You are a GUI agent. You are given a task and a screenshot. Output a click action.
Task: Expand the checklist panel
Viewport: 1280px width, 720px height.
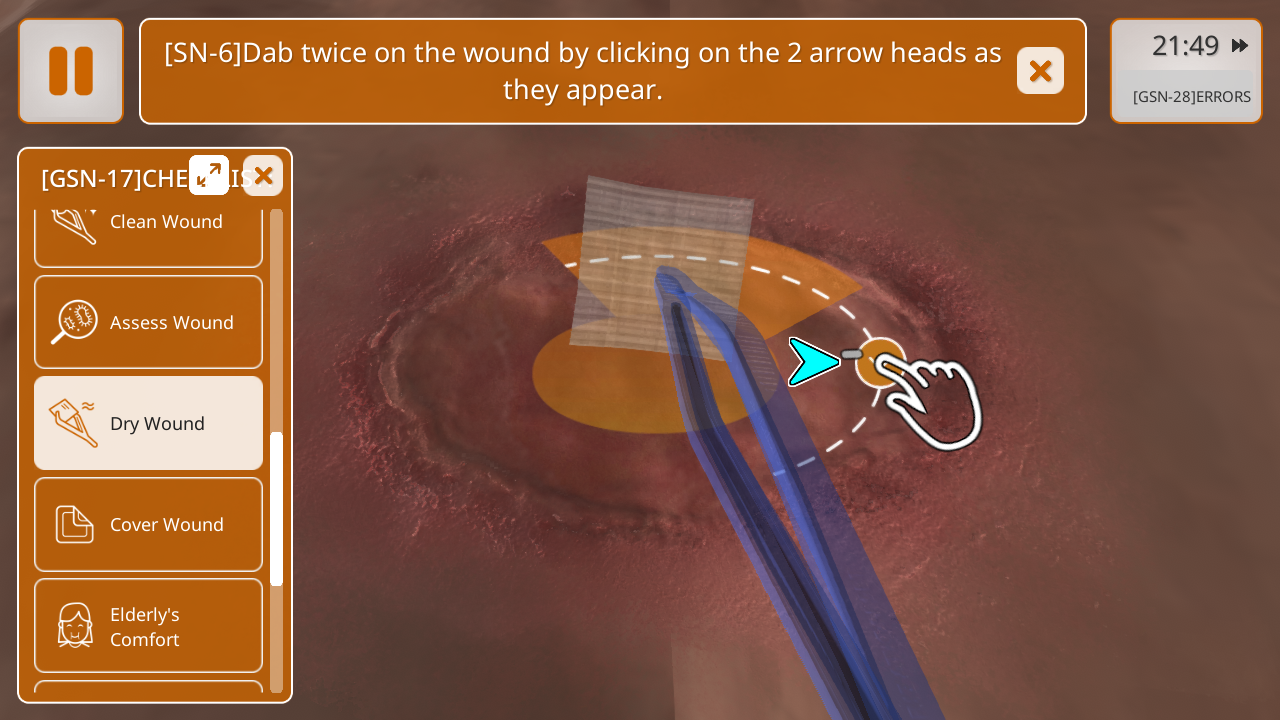209,175
